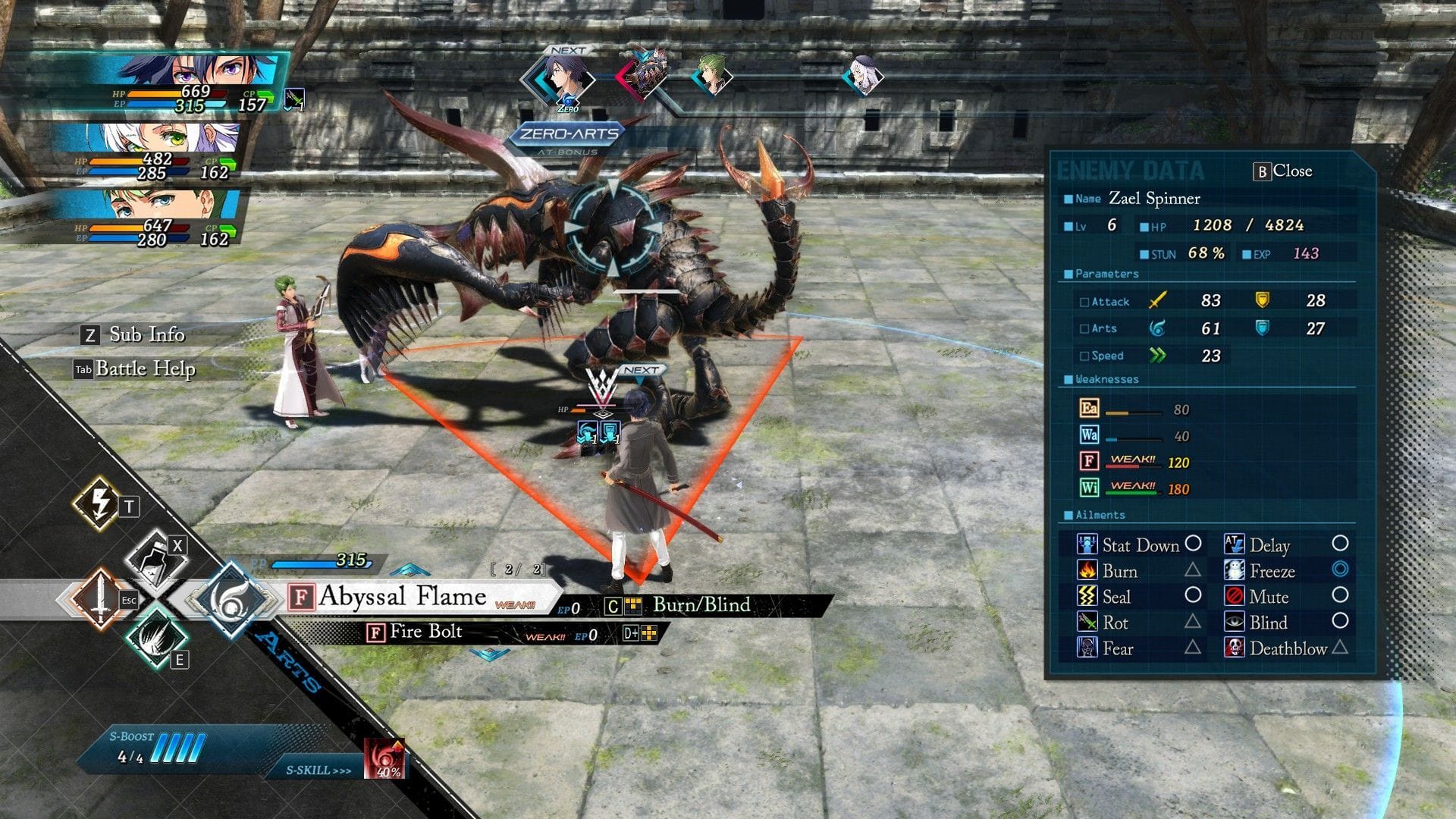The height and width of the screenshot is (819, 1456).
Task: Click the S-SKILL red arts icon showing 40%
Action: pos(384,760)
